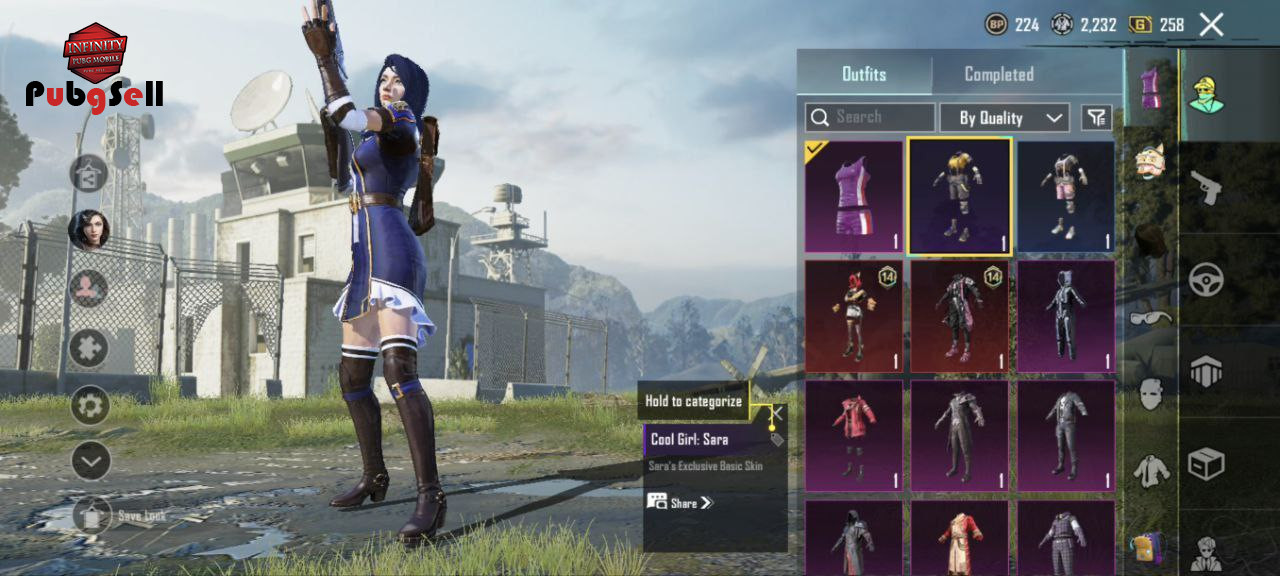
Task: Choose the yellow-helmet armored outfit
Action: tap(960, 196)
